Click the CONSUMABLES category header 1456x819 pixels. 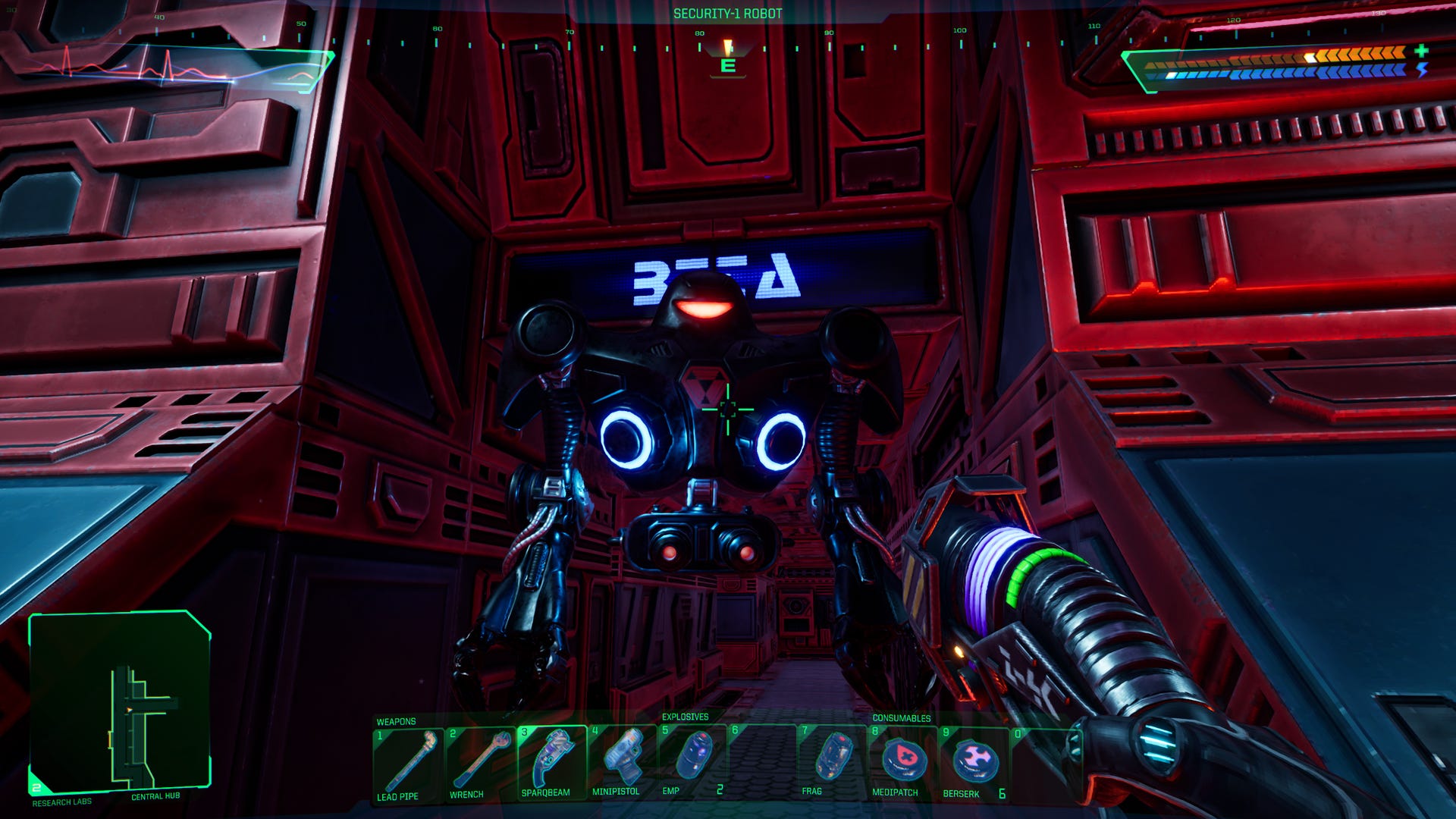[x=904, y=717]
